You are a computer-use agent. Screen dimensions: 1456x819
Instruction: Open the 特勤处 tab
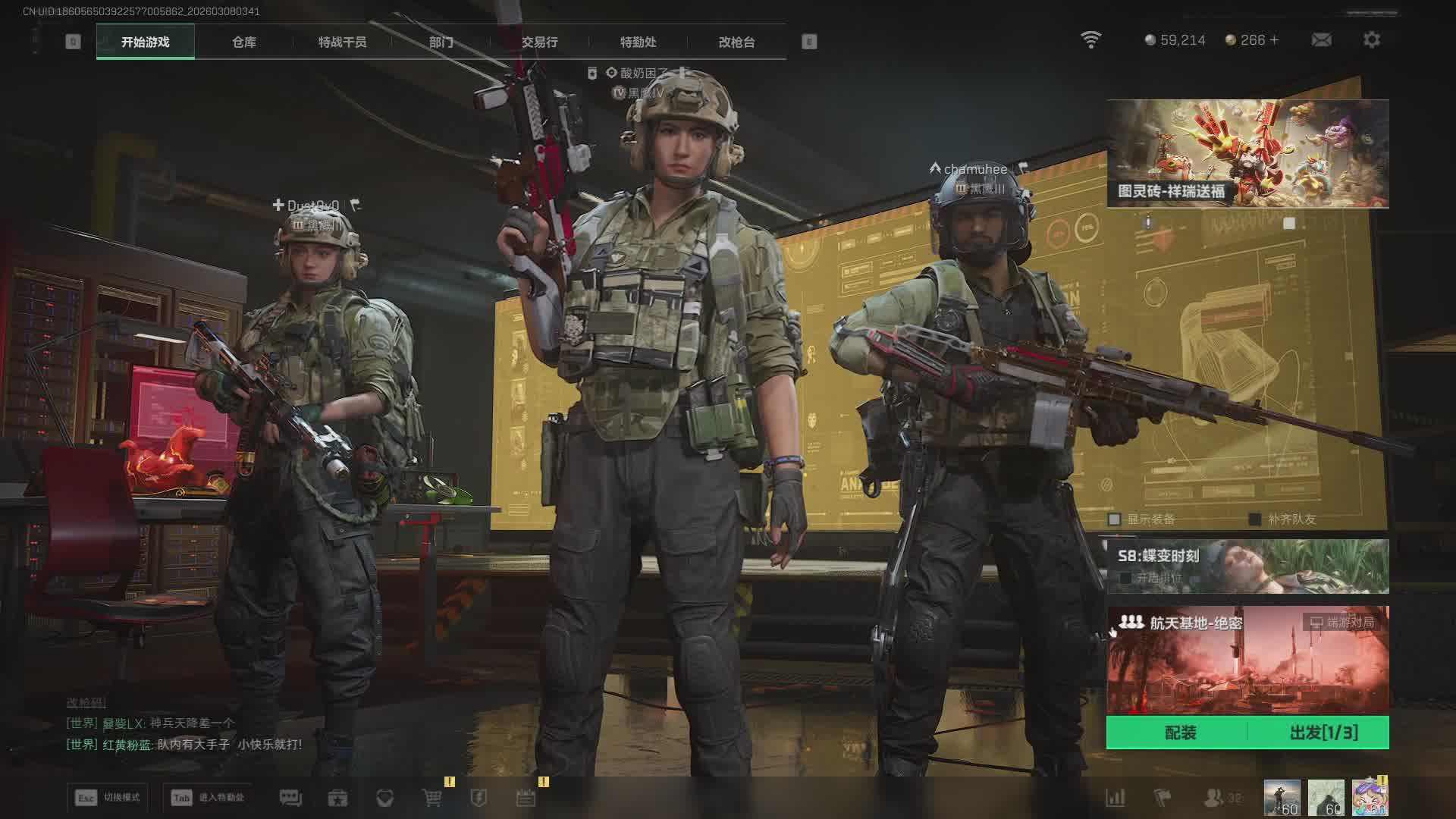[638, 42]
